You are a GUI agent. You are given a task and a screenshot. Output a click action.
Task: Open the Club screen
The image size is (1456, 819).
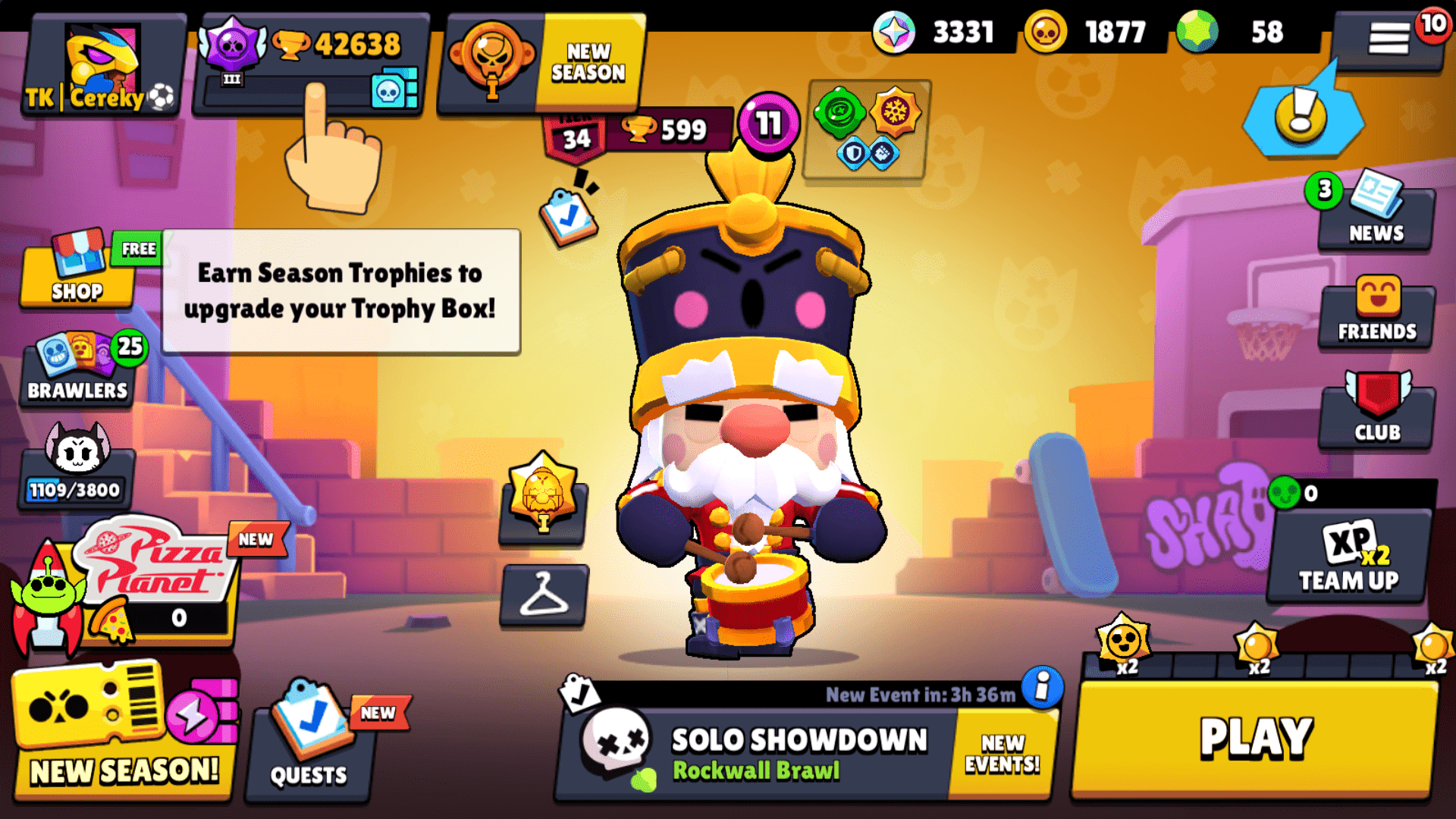pyautogui.click(x=1375, y=413)
